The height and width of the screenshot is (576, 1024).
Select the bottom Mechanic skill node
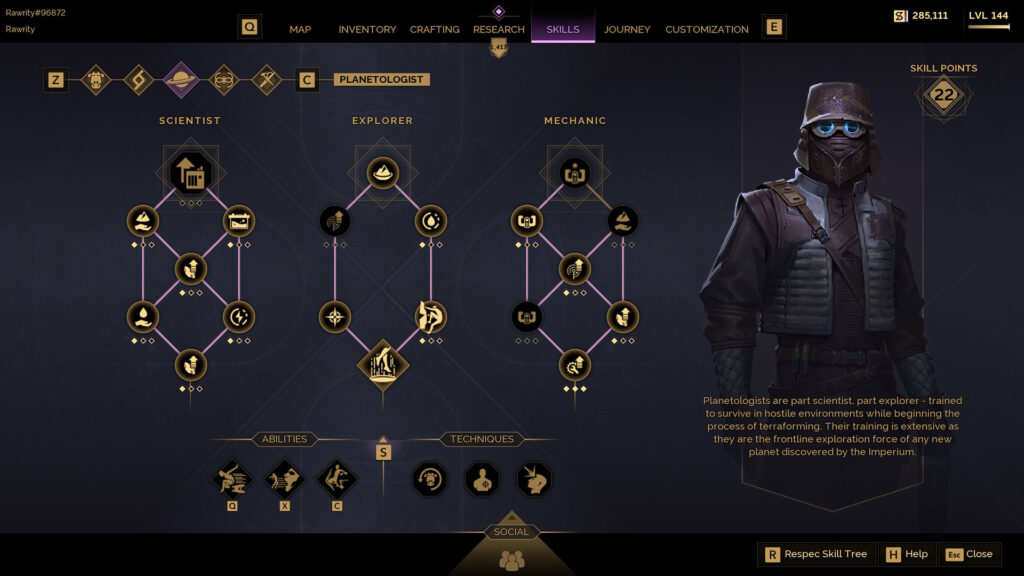pos(575,365)
